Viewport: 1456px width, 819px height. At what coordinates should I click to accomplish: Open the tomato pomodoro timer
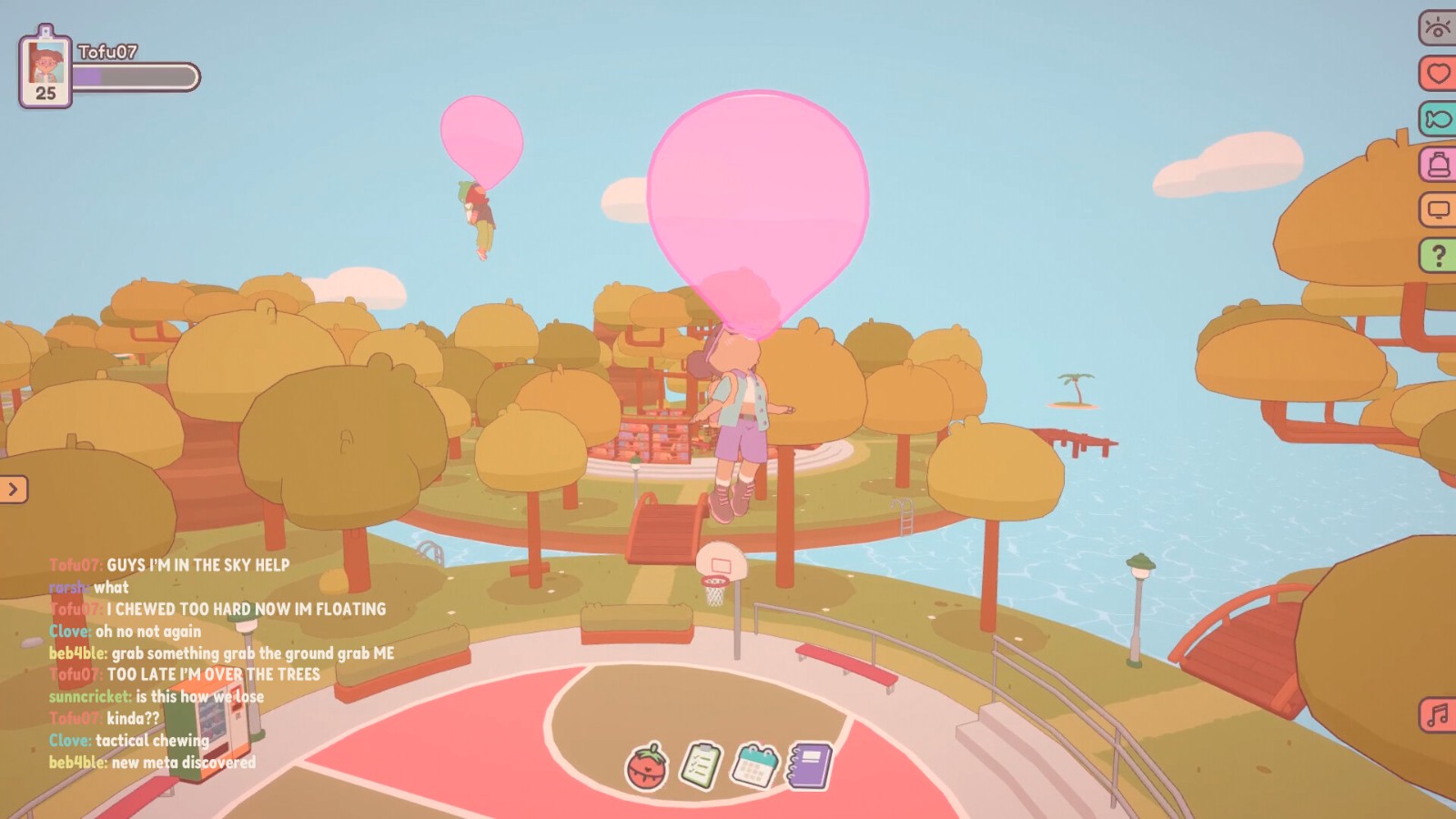coord(646,766)
